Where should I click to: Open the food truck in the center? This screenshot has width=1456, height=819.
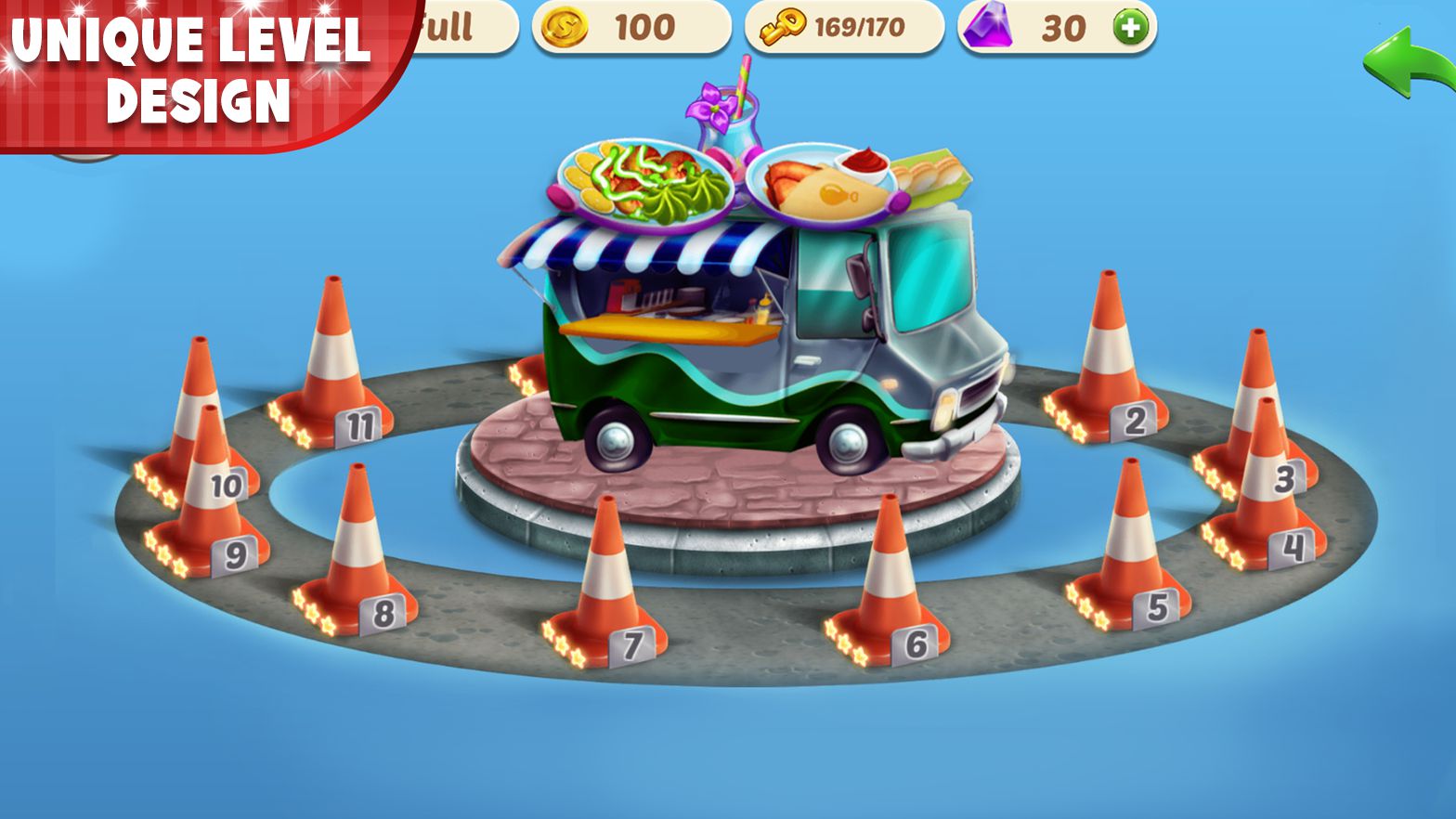pos(761,353)
